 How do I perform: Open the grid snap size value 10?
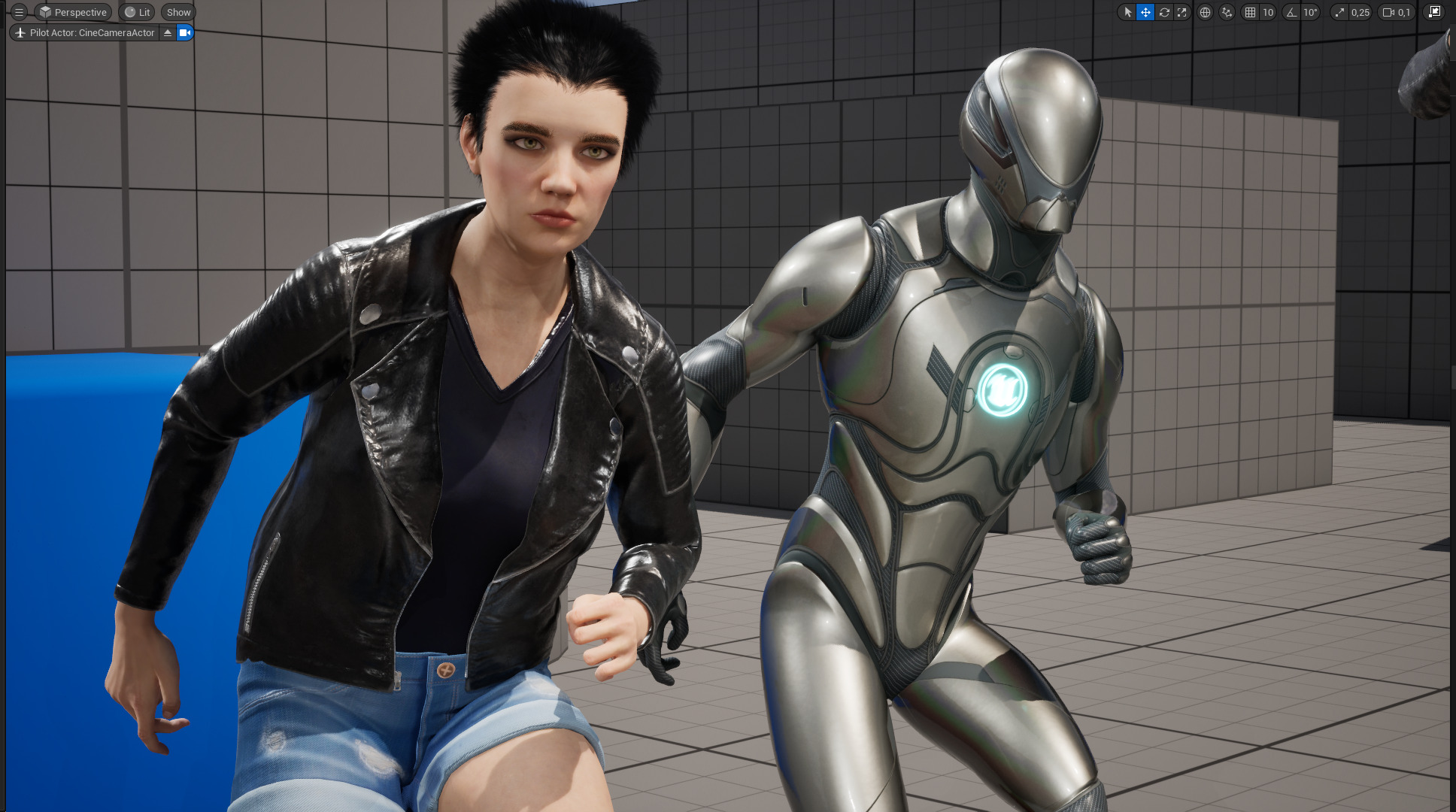click(1268, 12)
